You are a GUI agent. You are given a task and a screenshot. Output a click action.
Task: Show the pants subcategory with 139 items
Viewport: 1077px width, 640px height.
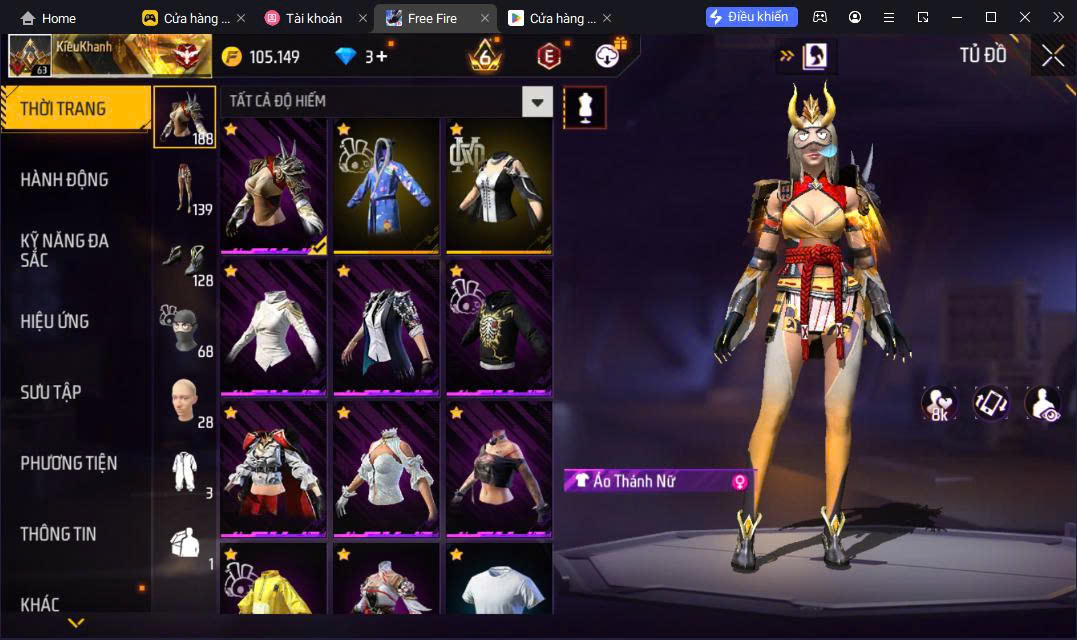click(185, 187)
